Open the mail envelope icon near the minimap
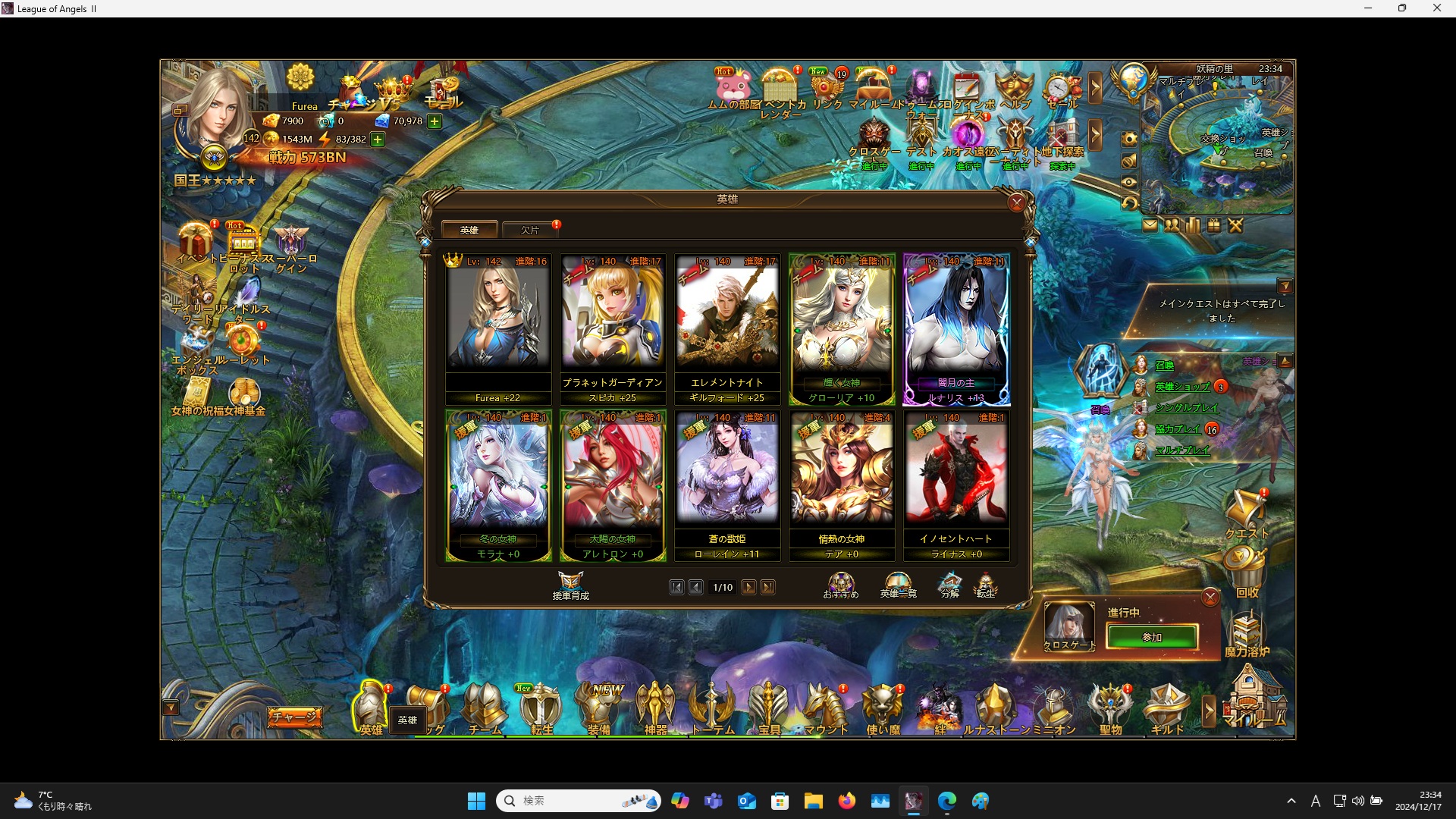Viewport: 1456px width, 819px height. (1151, 225)
